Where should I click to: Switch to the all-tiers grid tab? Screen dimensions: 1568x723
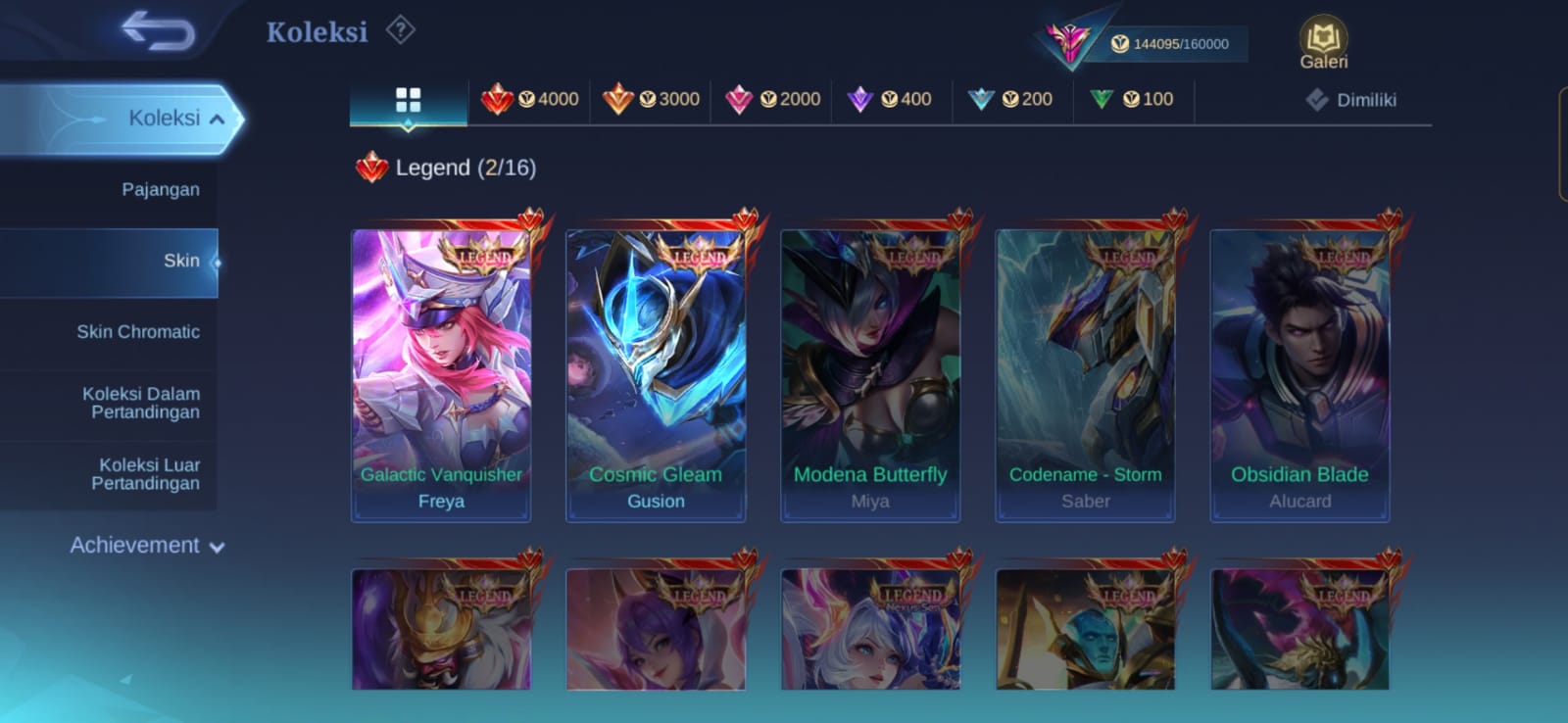point(408,100)
